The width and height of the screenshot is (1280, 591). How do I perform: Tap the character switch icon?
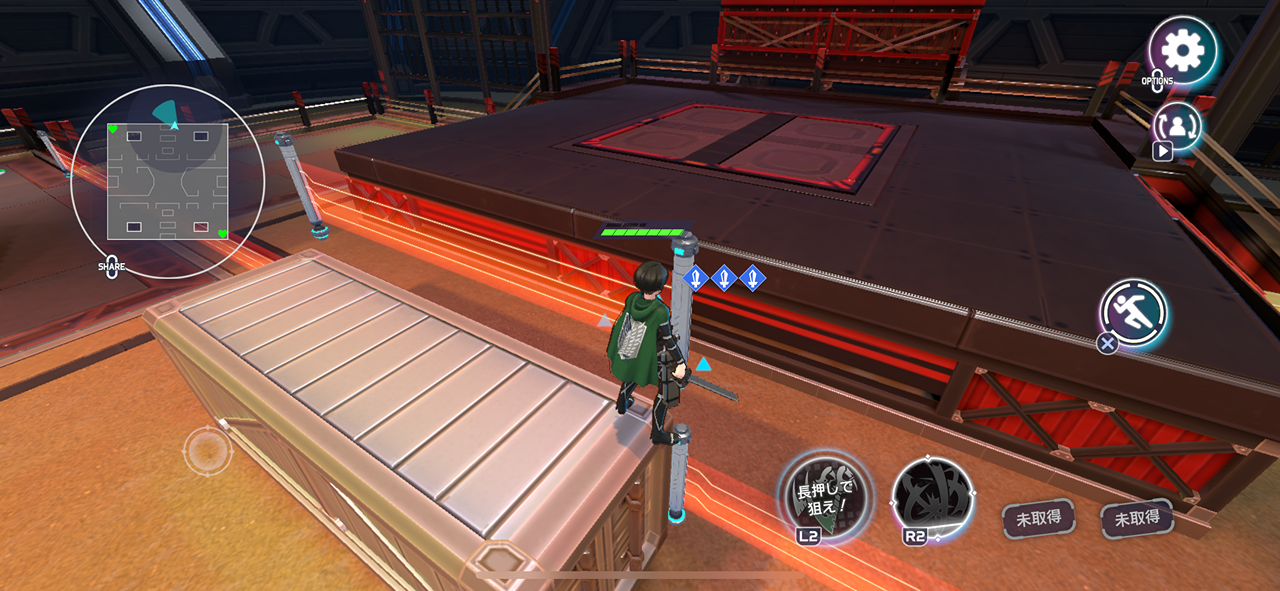click(x=1177, y=126)
